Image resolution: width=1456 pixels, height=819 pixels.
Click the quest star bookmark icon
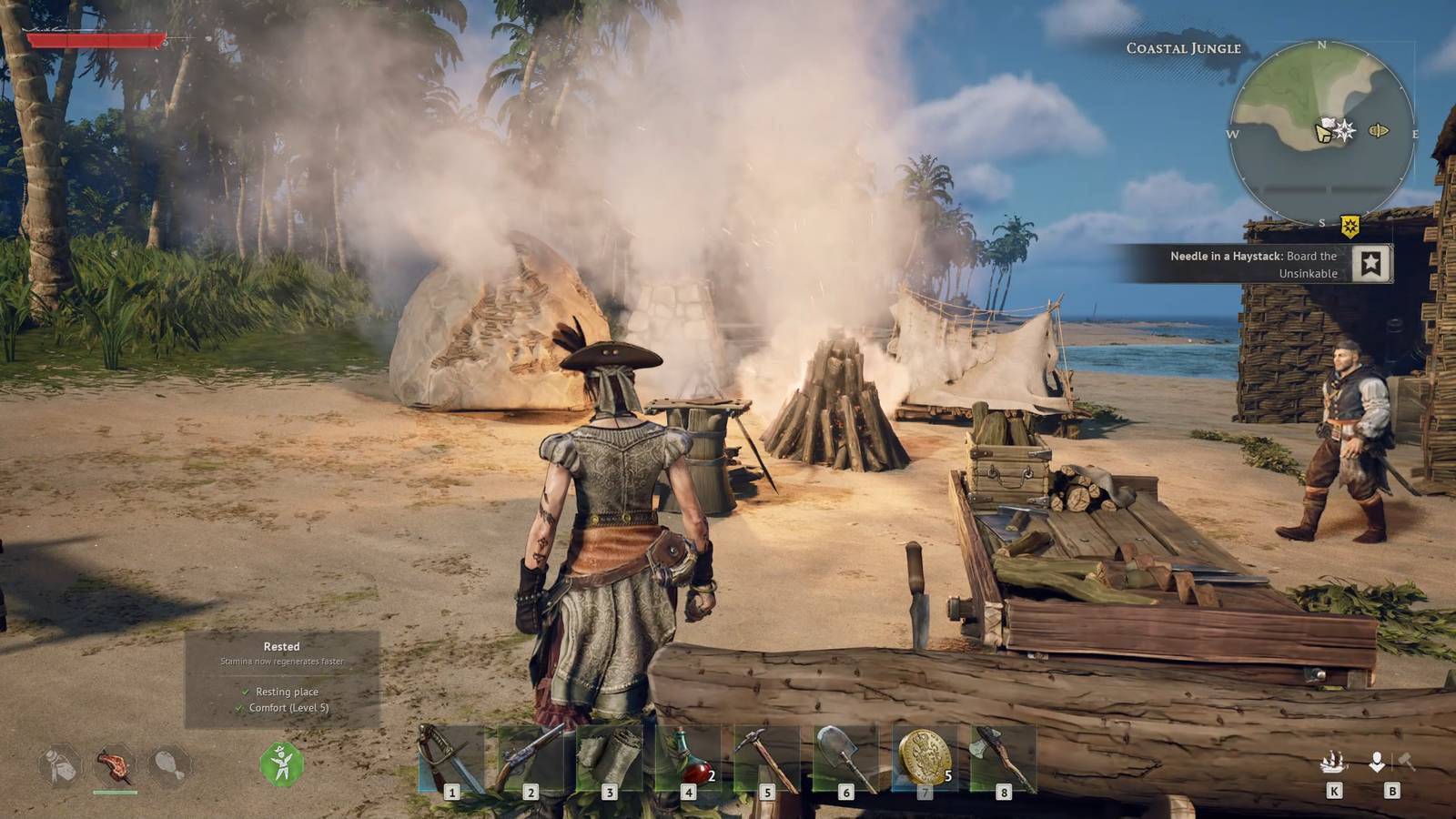click(1370, 264)
